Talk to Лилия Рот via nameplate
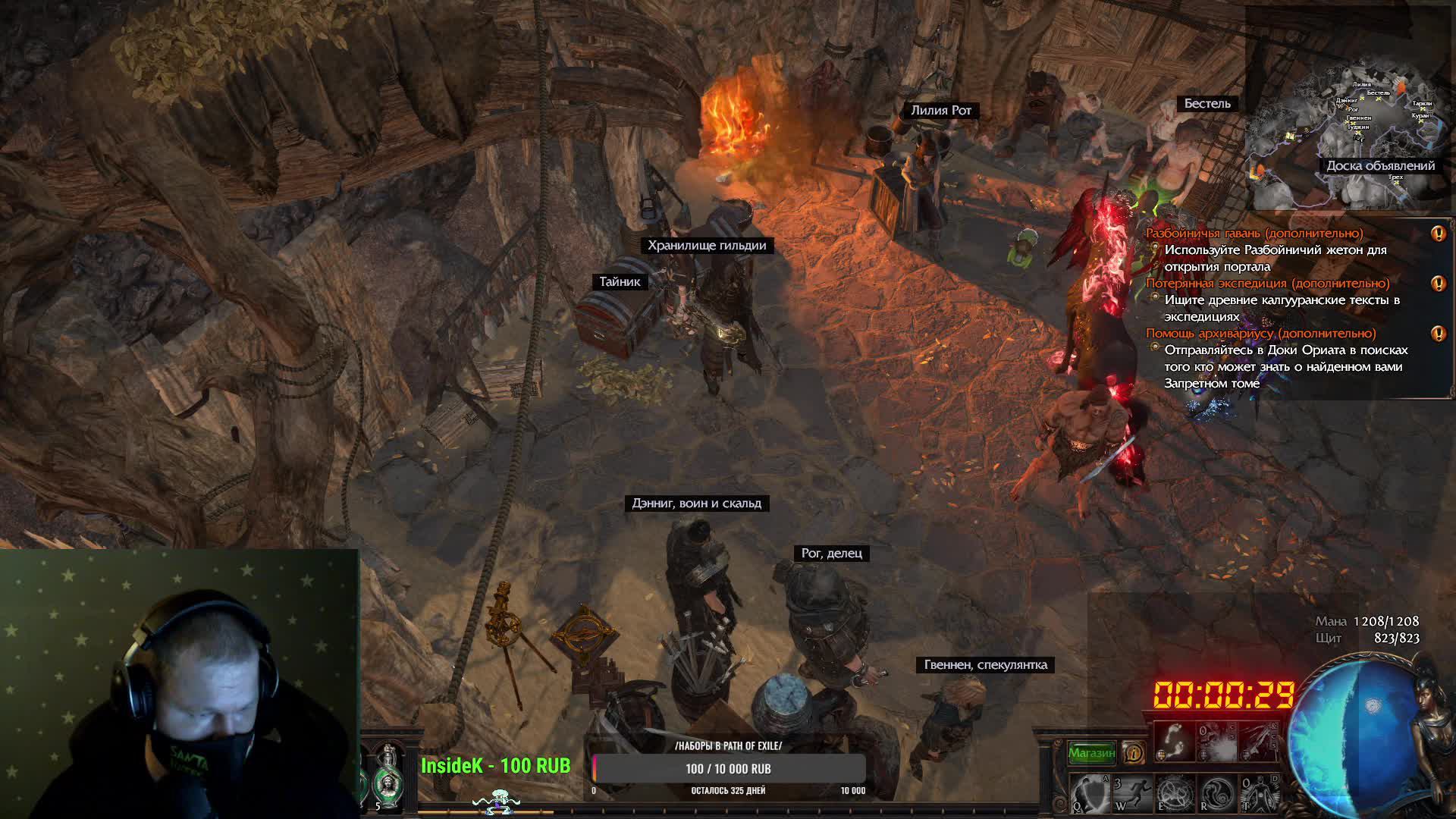This screenshot has width=1456, height=819. (940, 111)
